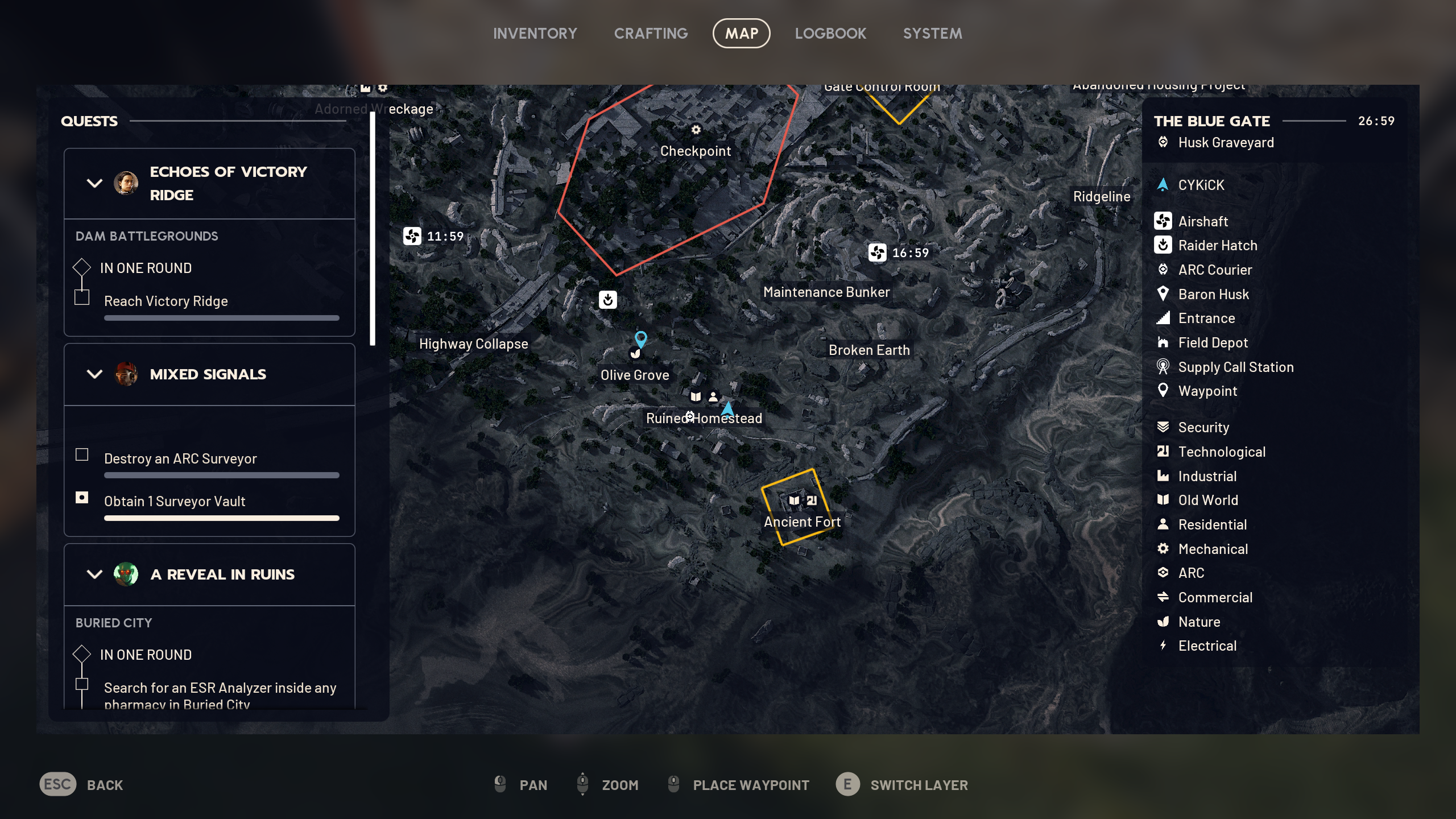1456x819 pixels.
Task: Click the Mechanical gear icon at Checkpoint
Action: pos(696,130)
